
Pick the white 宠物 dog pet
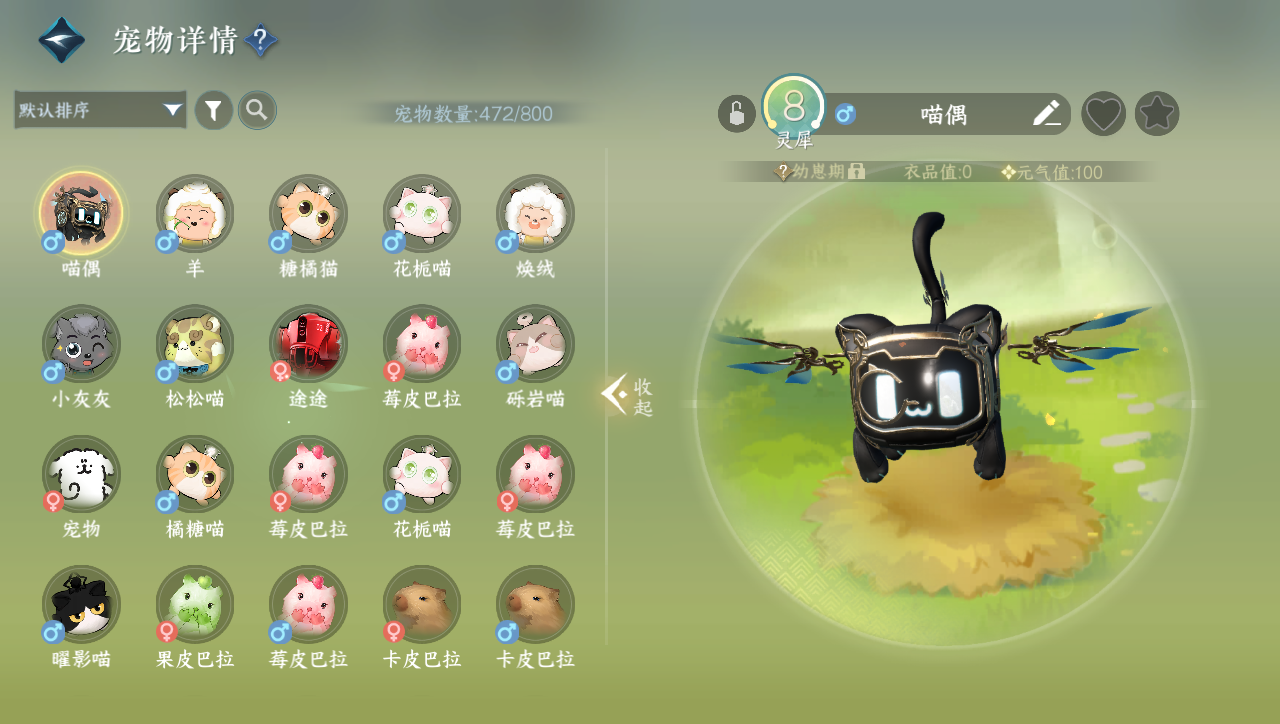[81, 474]
